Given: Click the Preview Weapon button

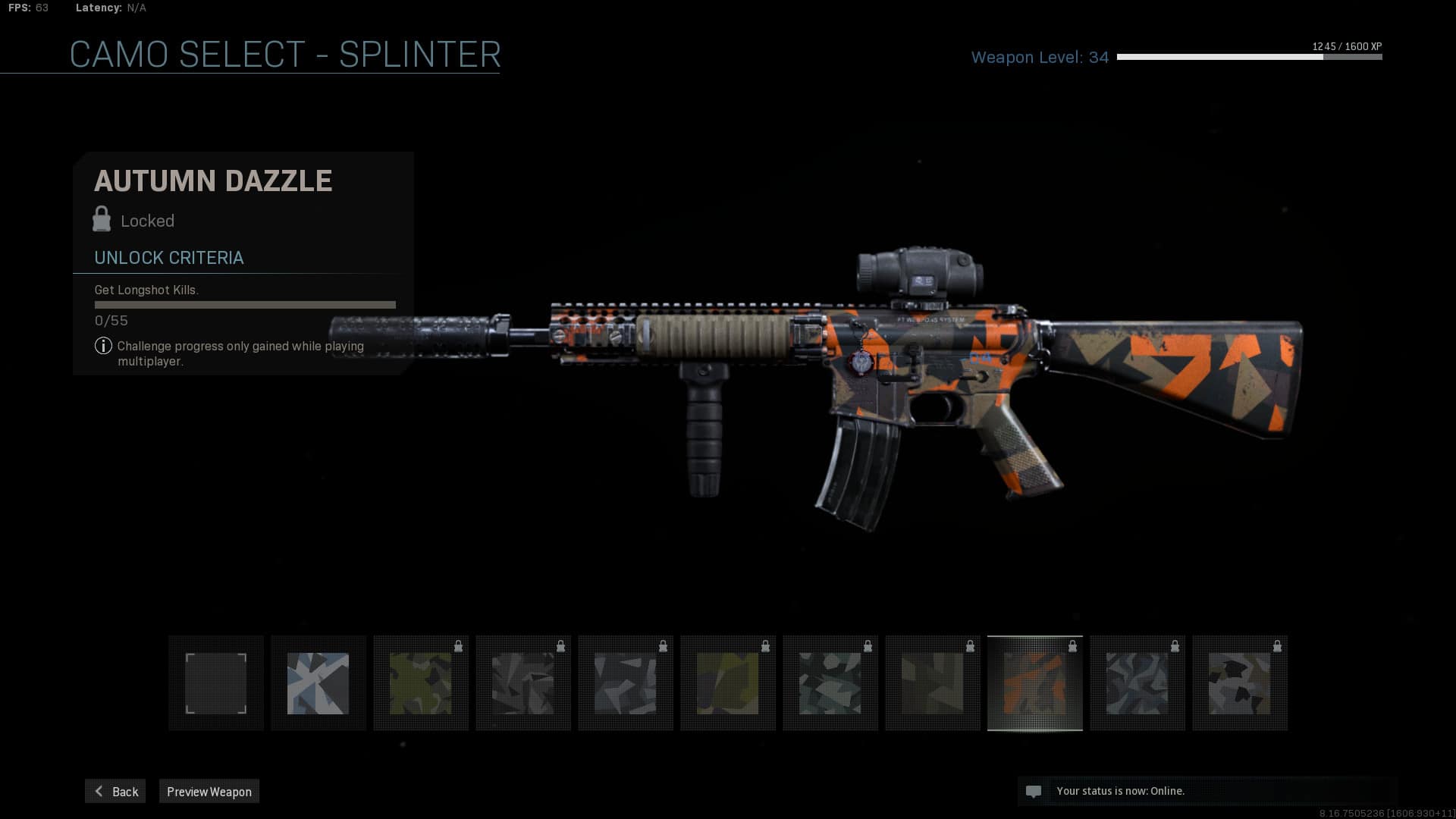Looking at the screenshot, I should pyautogui.click(x=209, y=791).
